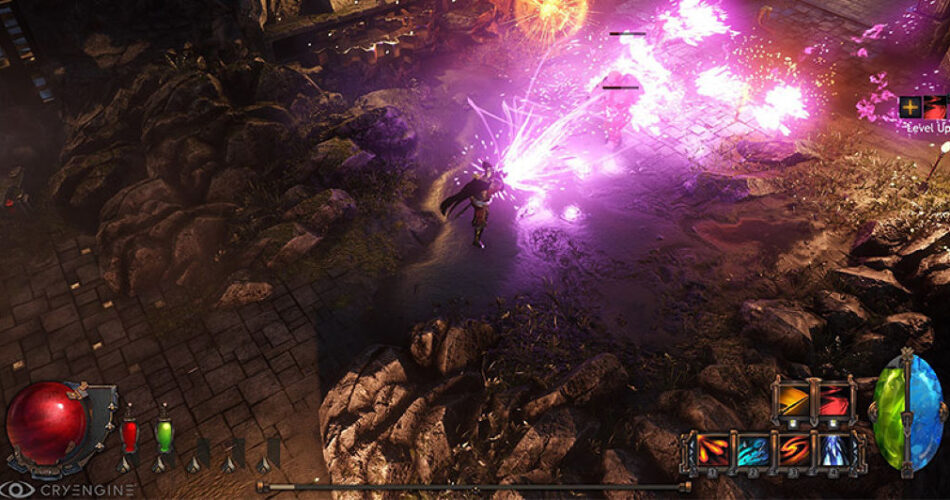Cast the cyan lightning skill in slot 2
950x500 pixels.
tap(751, 452)
